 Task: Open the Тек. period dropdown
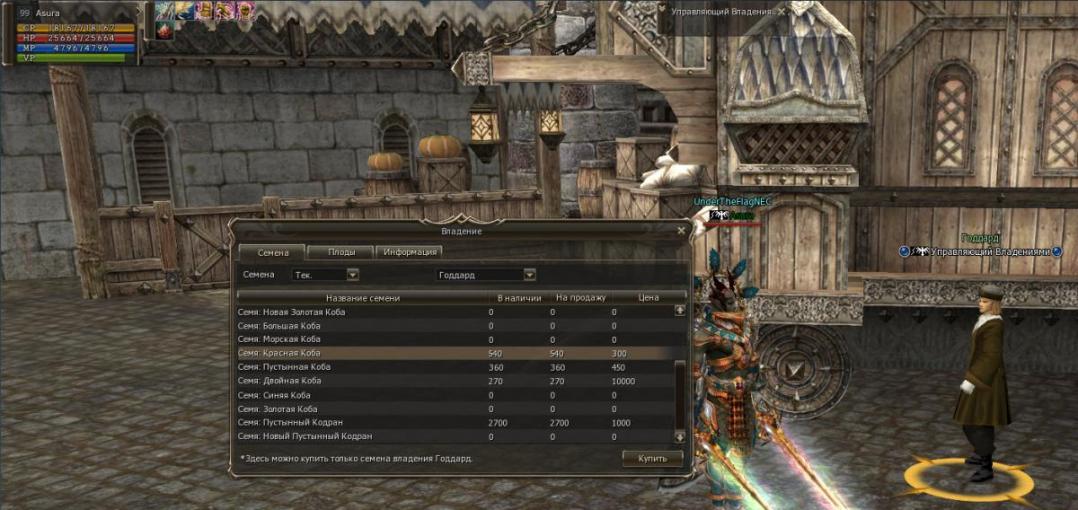click(x=352, y=274)
